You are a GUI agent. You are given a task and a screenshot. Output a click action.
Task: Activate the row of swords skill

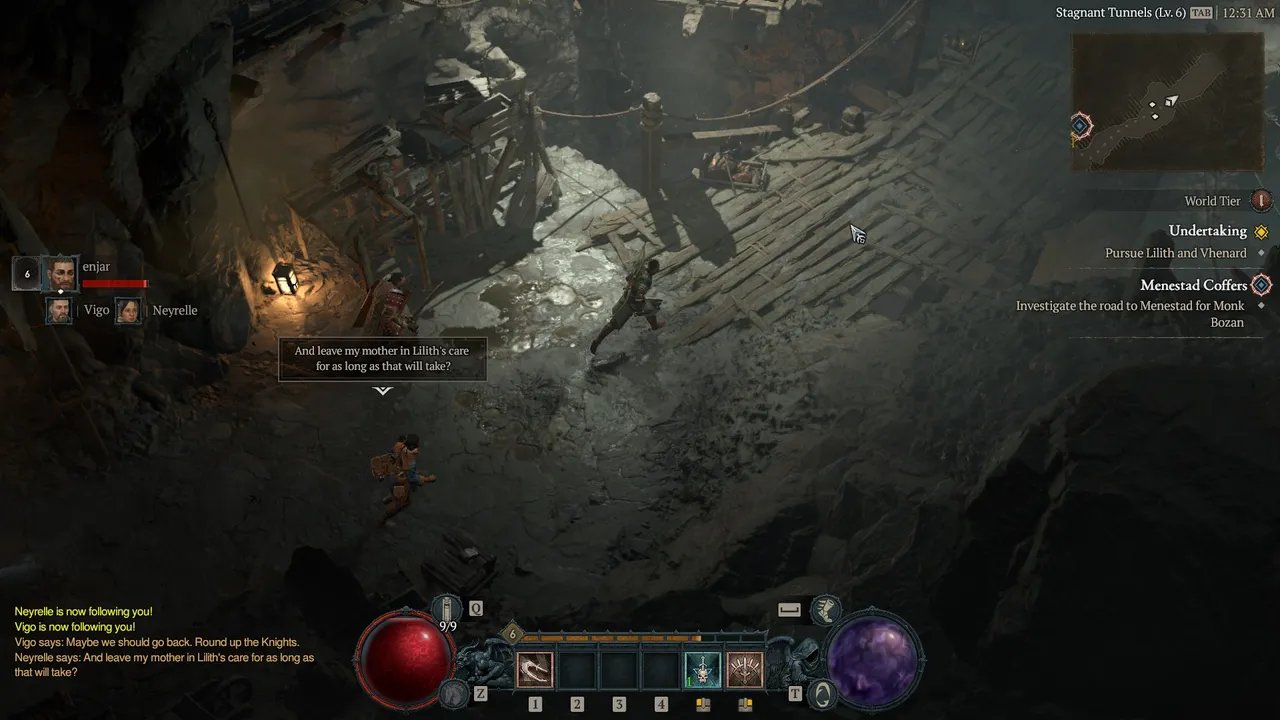pyautogui.click(x=744, y=669)
